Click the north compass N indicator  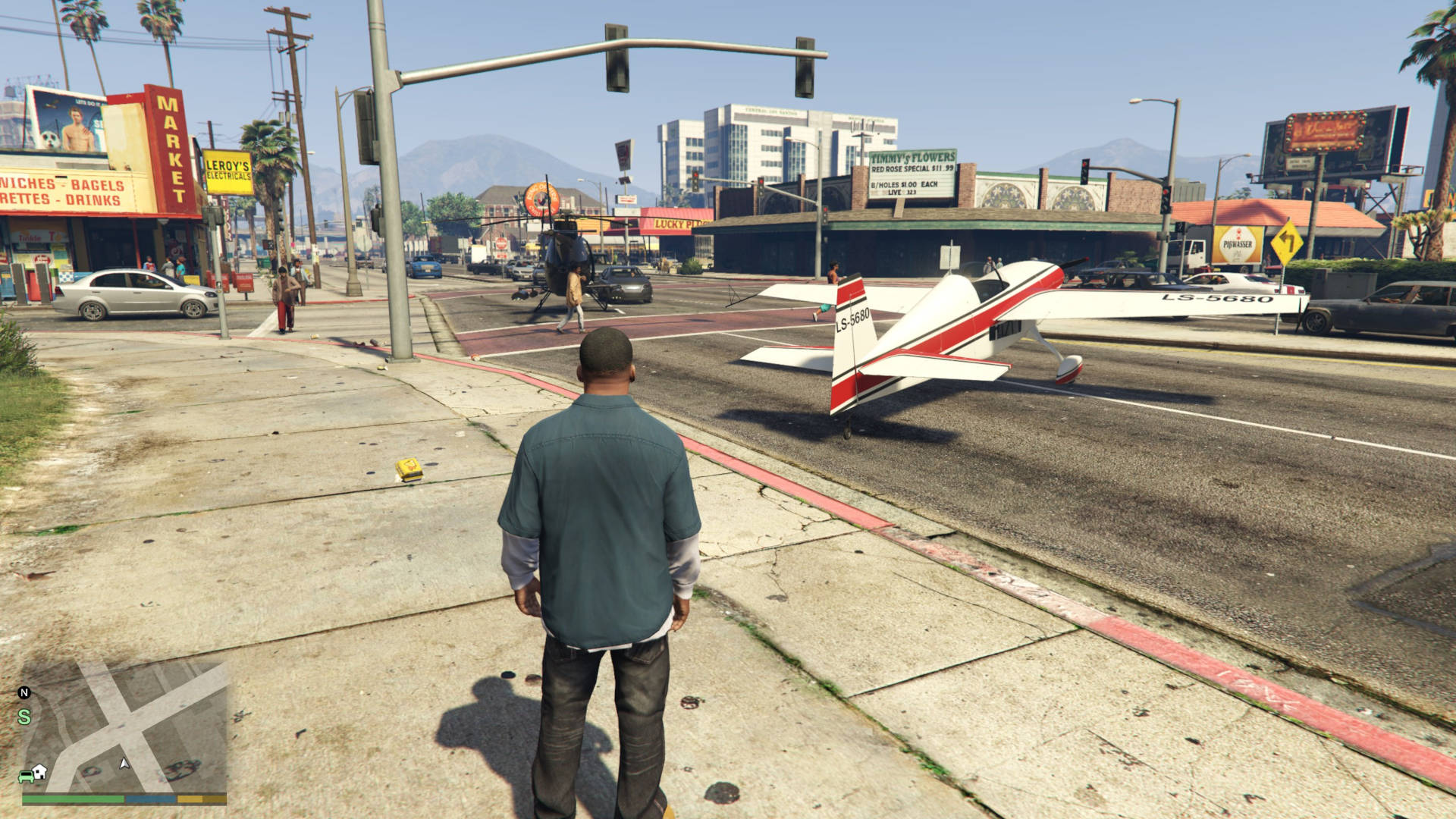24,692
